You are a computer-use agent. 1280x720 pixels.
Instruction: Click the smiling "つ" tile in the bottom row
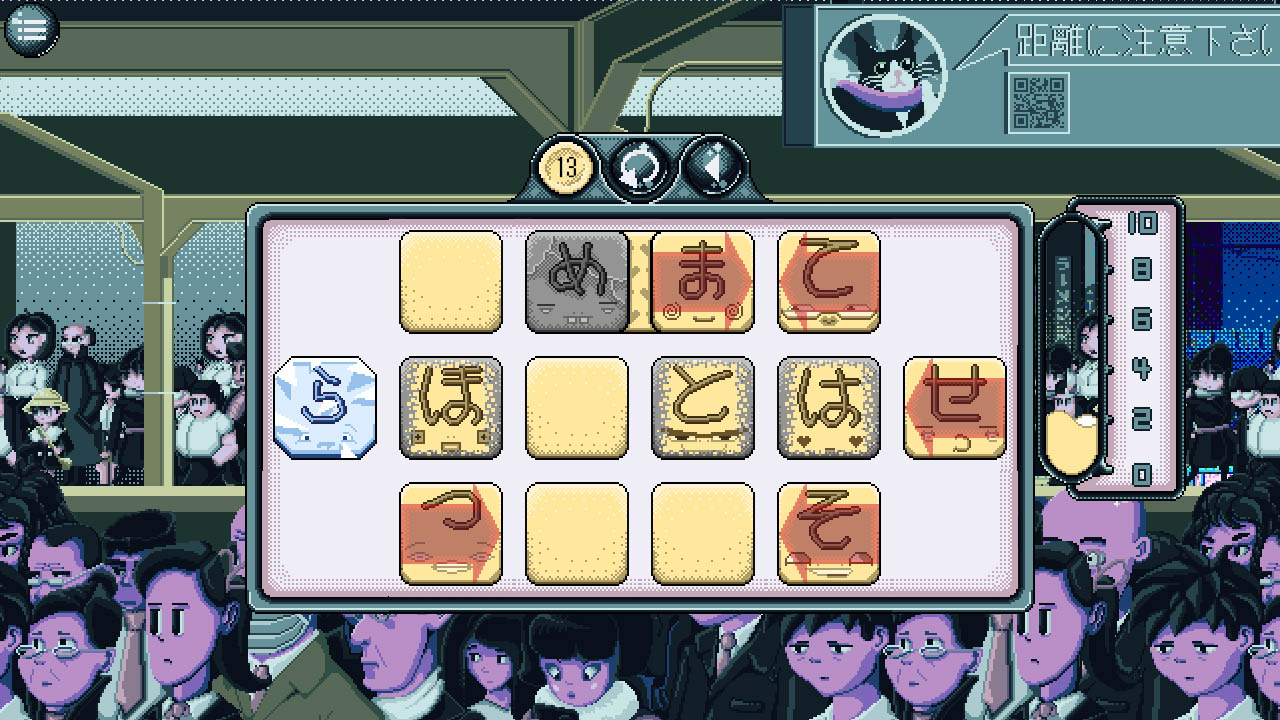click(451, 531)
